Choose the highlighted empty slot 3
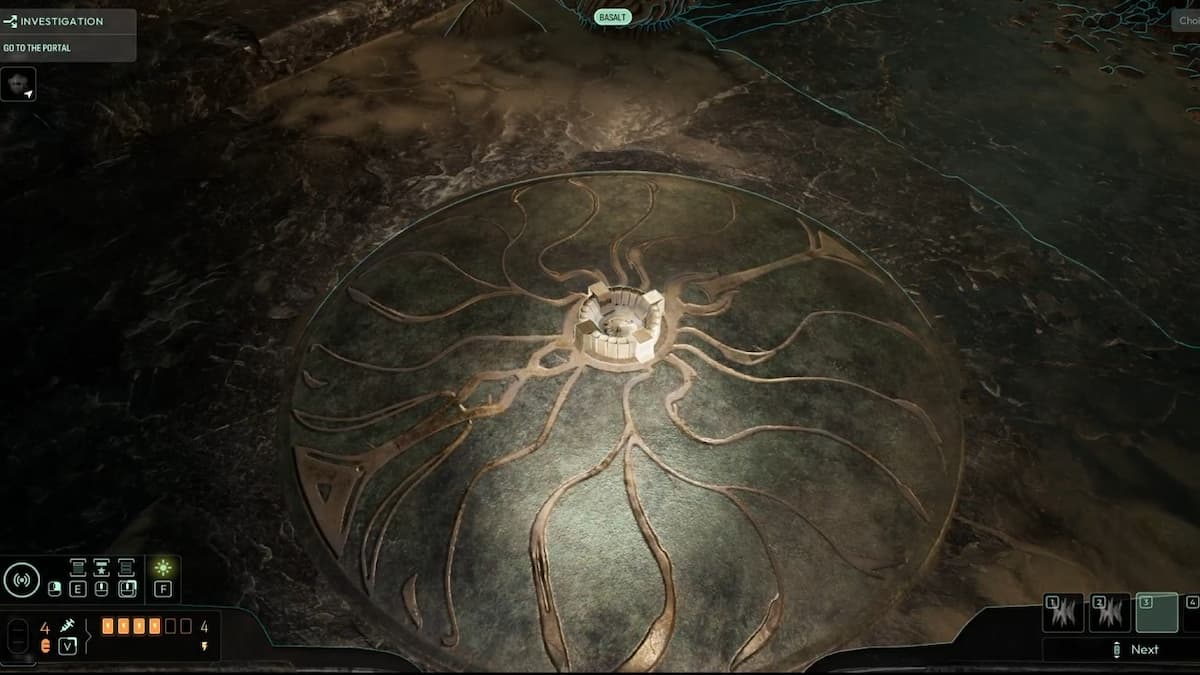This screenshot has height=675, width=1200. [1157, 613]
